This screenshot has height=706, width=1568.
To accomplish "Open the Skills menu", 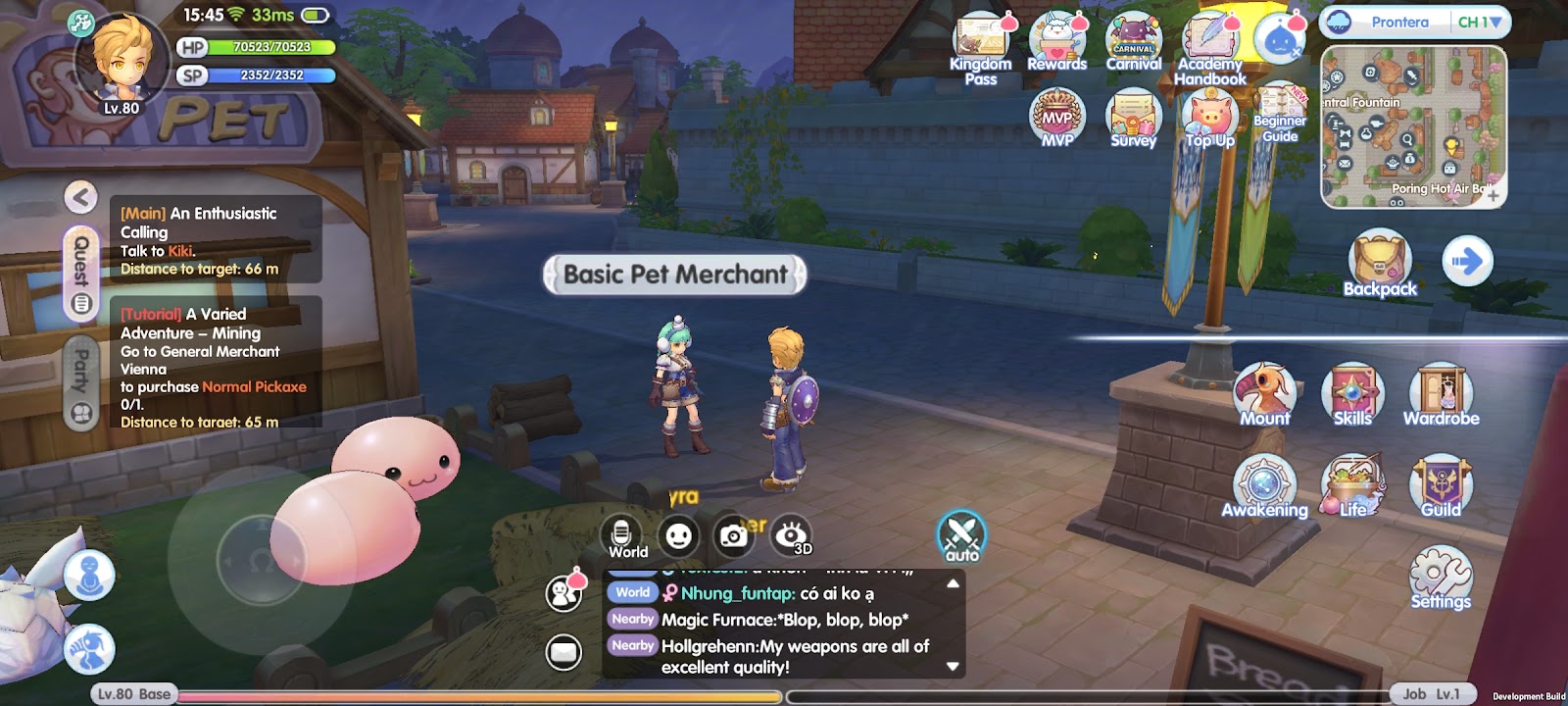I will point(1352,394).
